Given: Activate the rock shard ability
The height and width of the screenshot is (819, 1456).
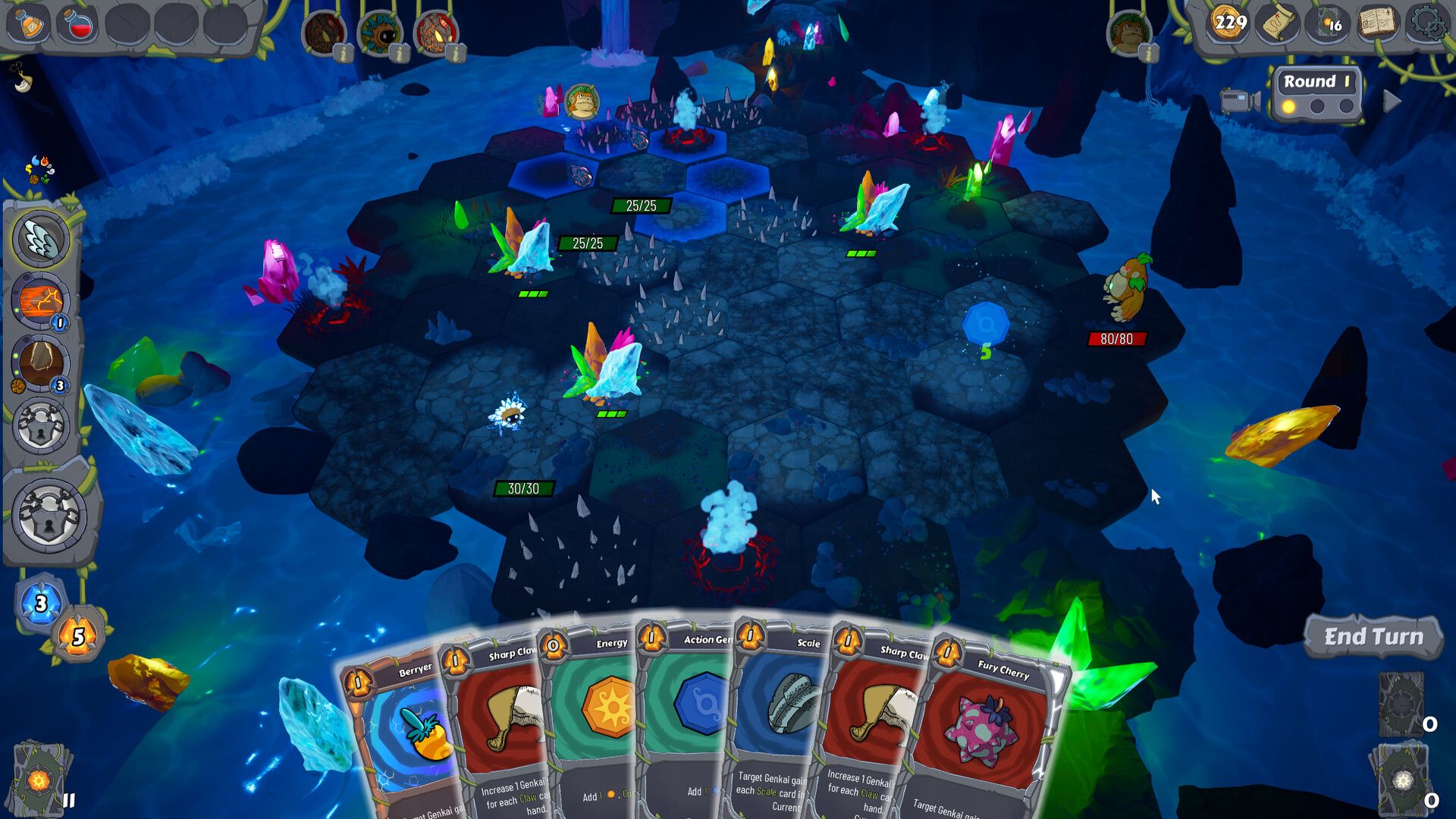Looking at the screenshot, I should (41, 362).
